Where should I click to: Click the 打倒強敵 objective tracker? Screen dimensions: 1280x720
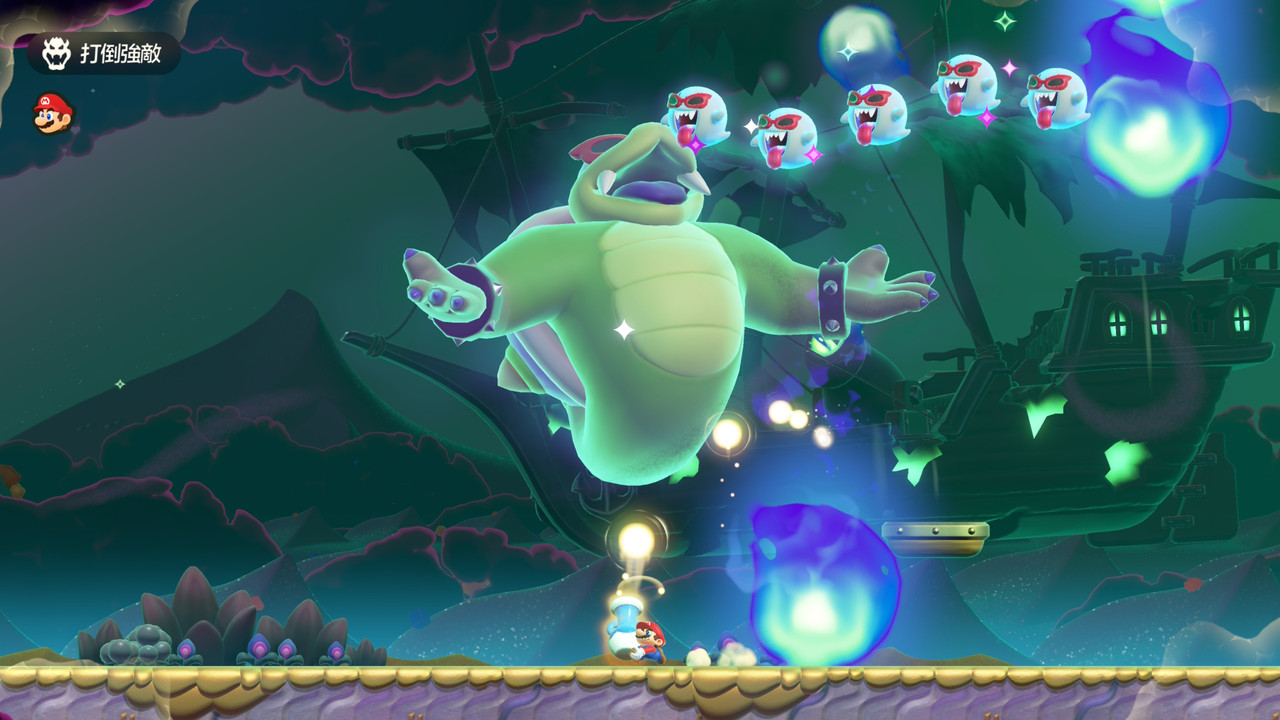(x=104, y=53)
